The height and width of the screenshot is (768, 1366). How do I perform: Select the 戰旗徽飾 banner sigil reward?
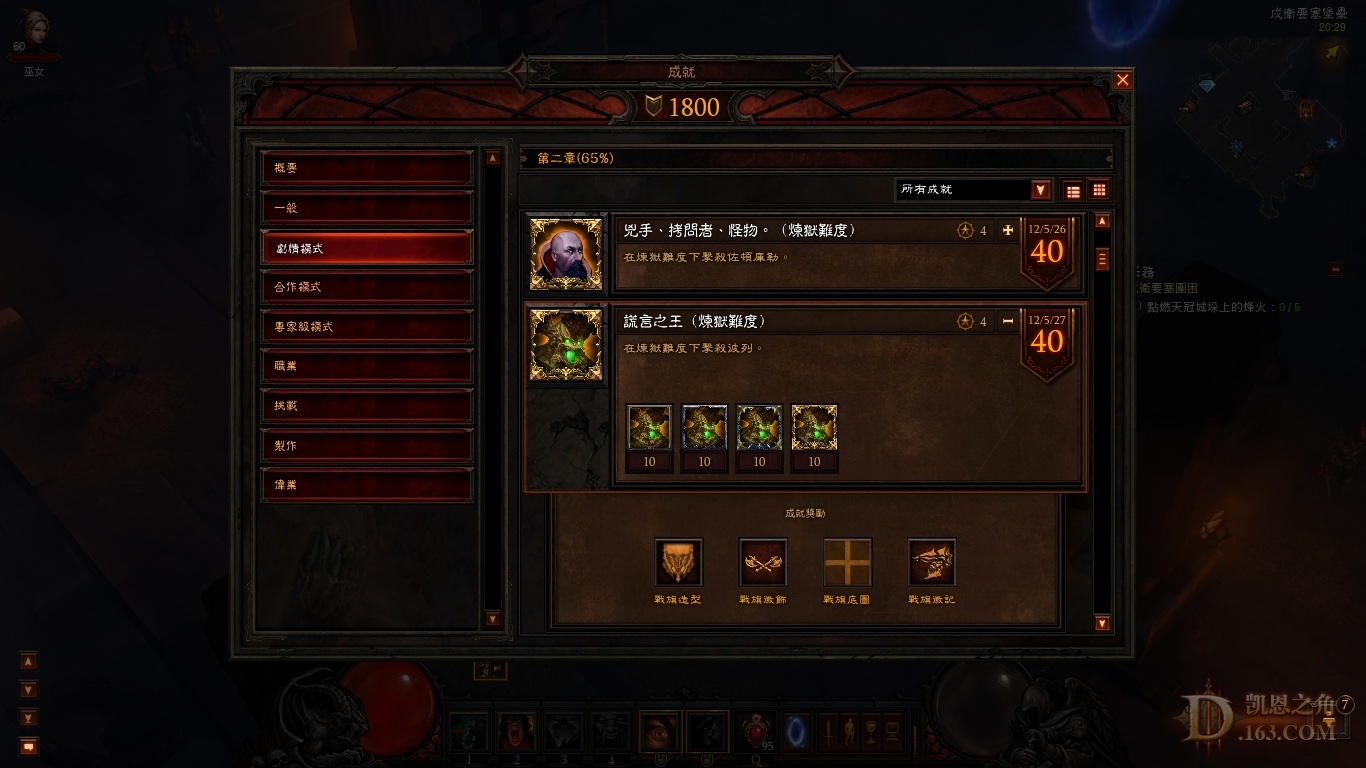pos(763,562)
